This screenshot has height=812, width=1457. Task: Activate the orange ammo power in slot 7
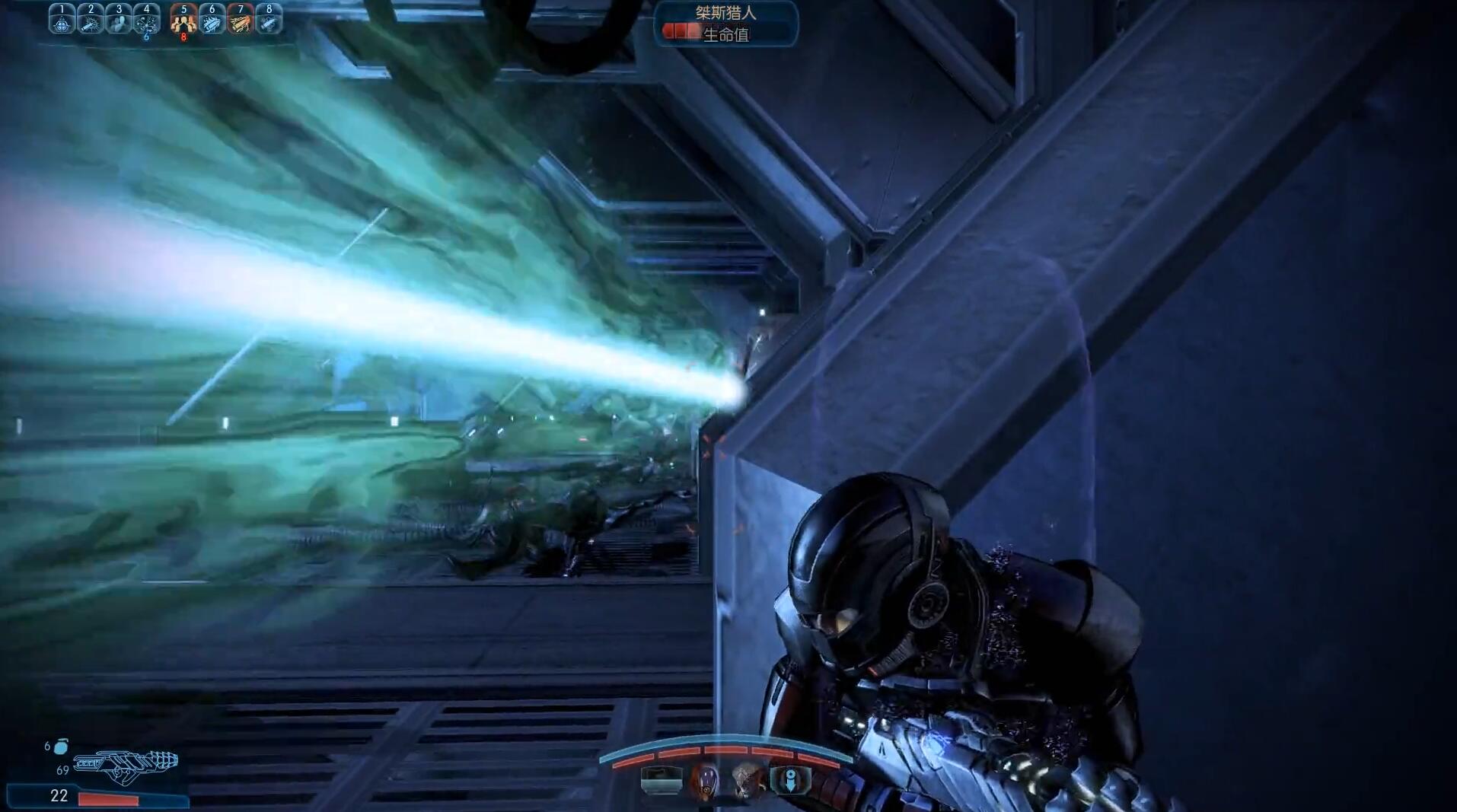tap(240, 21)
